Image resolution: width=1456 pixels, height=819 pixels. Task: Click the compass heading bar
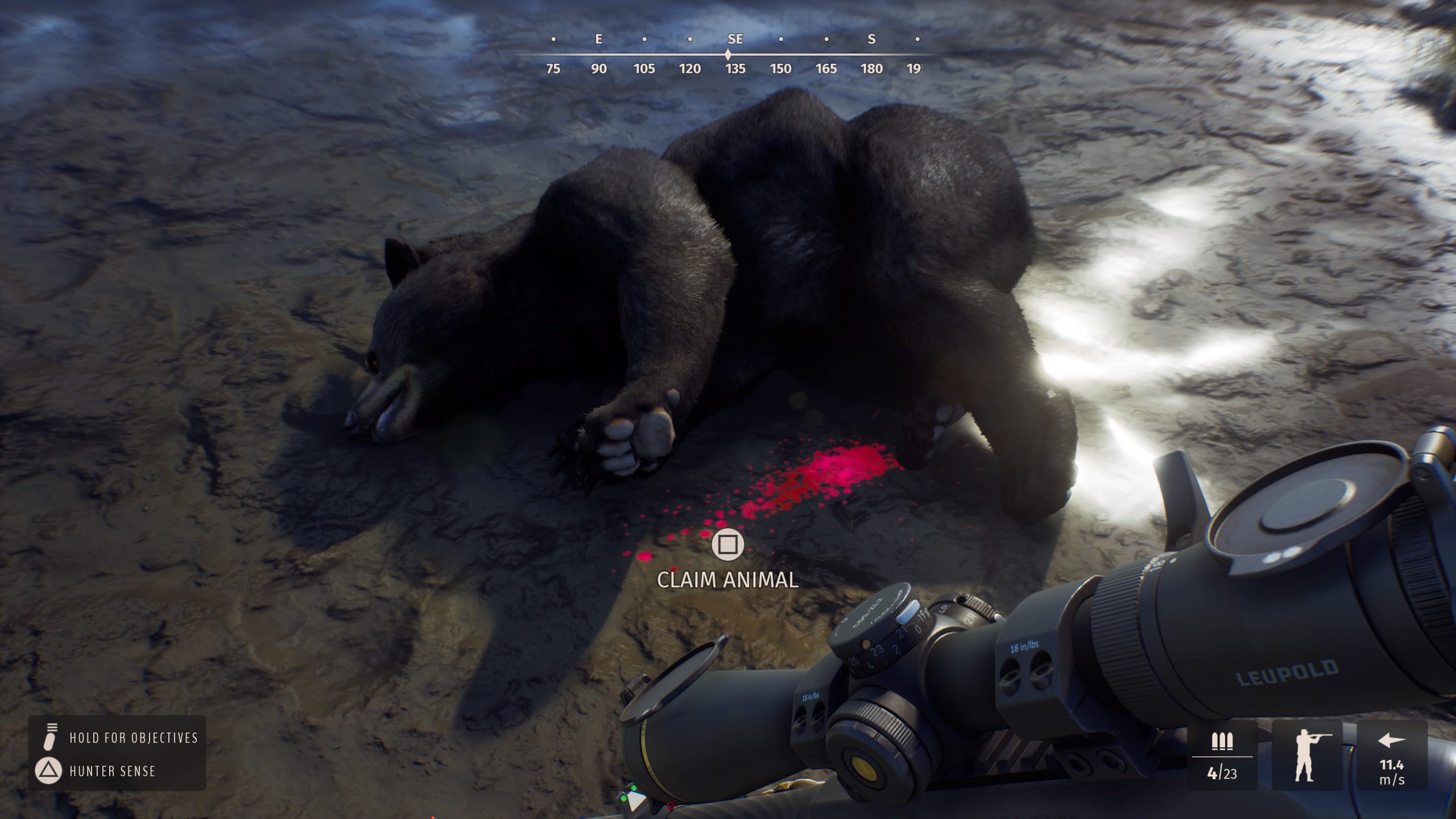(728, 55)
